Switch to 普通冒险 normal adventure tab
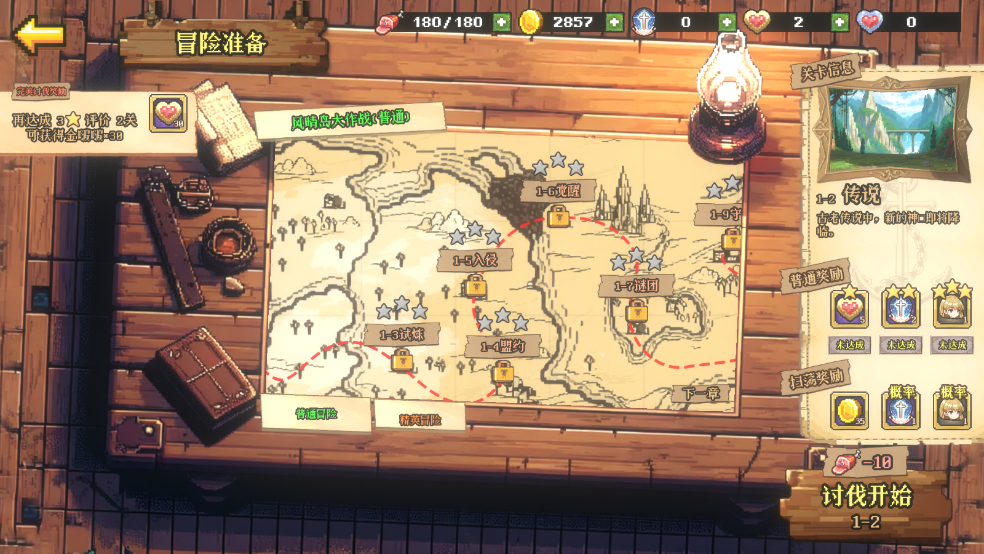The image size is (984, 554). [x=316, y=412]
